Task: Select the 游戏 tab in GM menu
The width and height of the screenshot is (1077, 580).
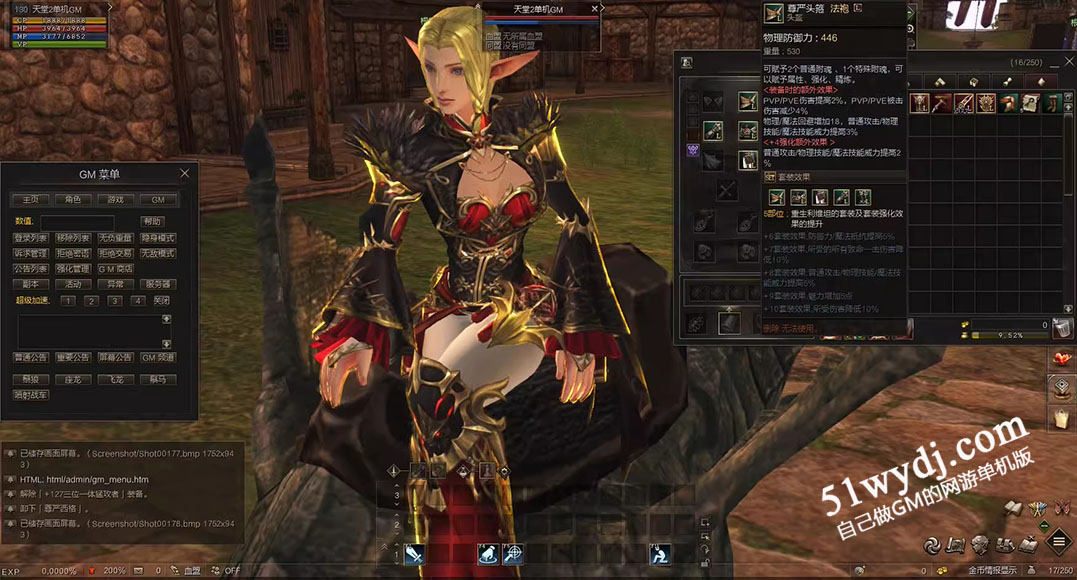Action: 115,200
